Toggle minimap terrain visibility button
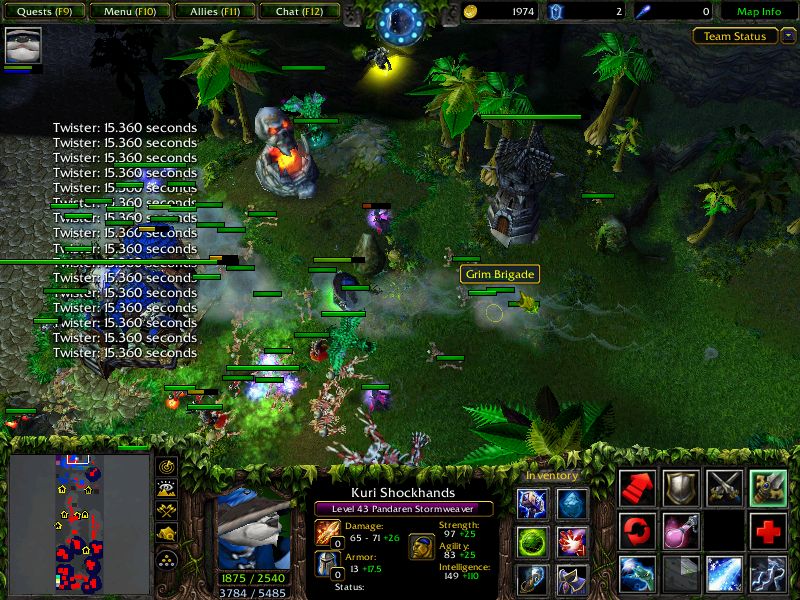800x600 pixels. pyautogui.click(x=166, y=488)
